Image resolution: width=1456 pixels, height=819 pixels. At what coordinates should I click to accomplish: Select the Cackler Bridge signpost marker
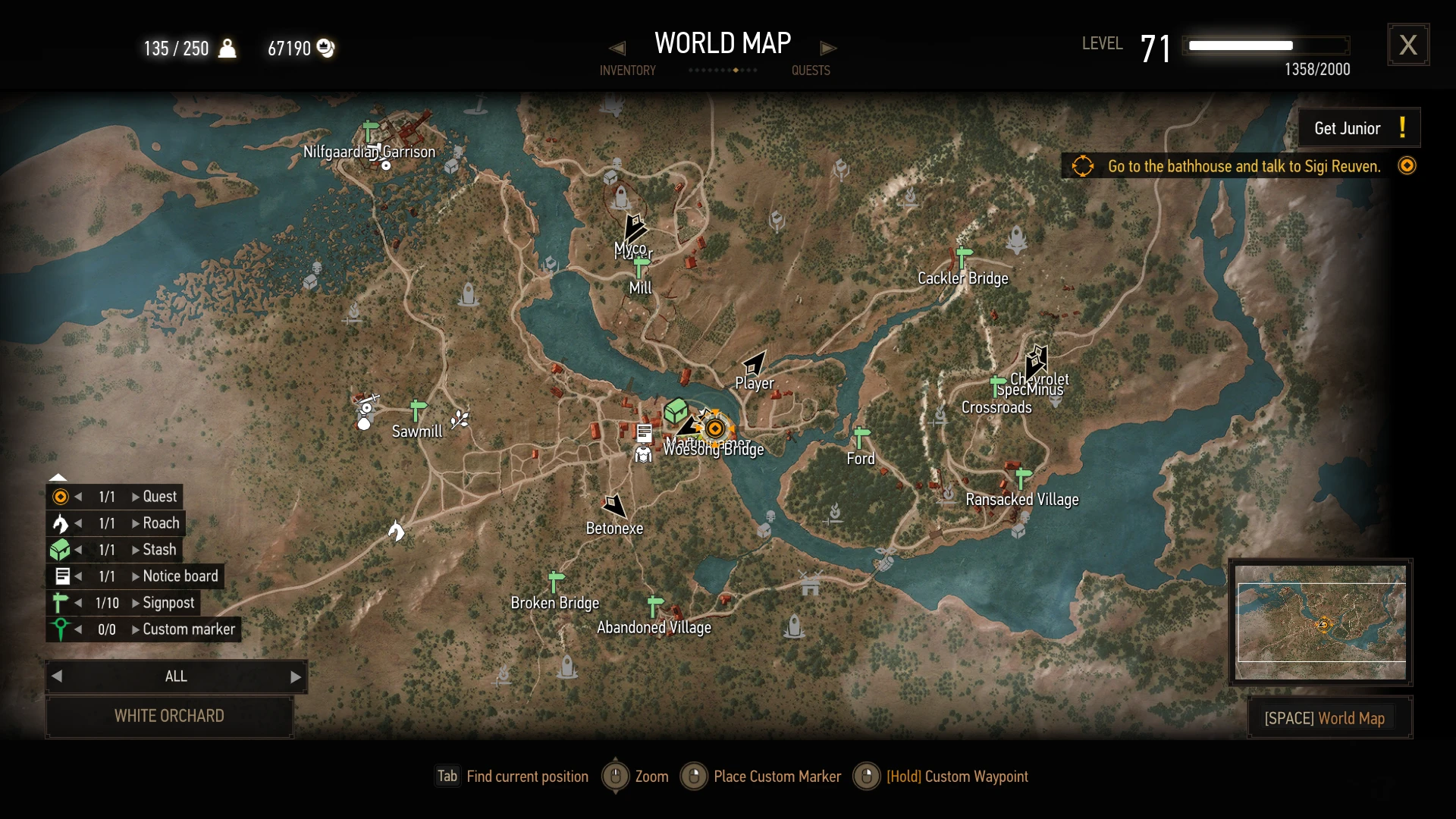click(x=964, y=256)
